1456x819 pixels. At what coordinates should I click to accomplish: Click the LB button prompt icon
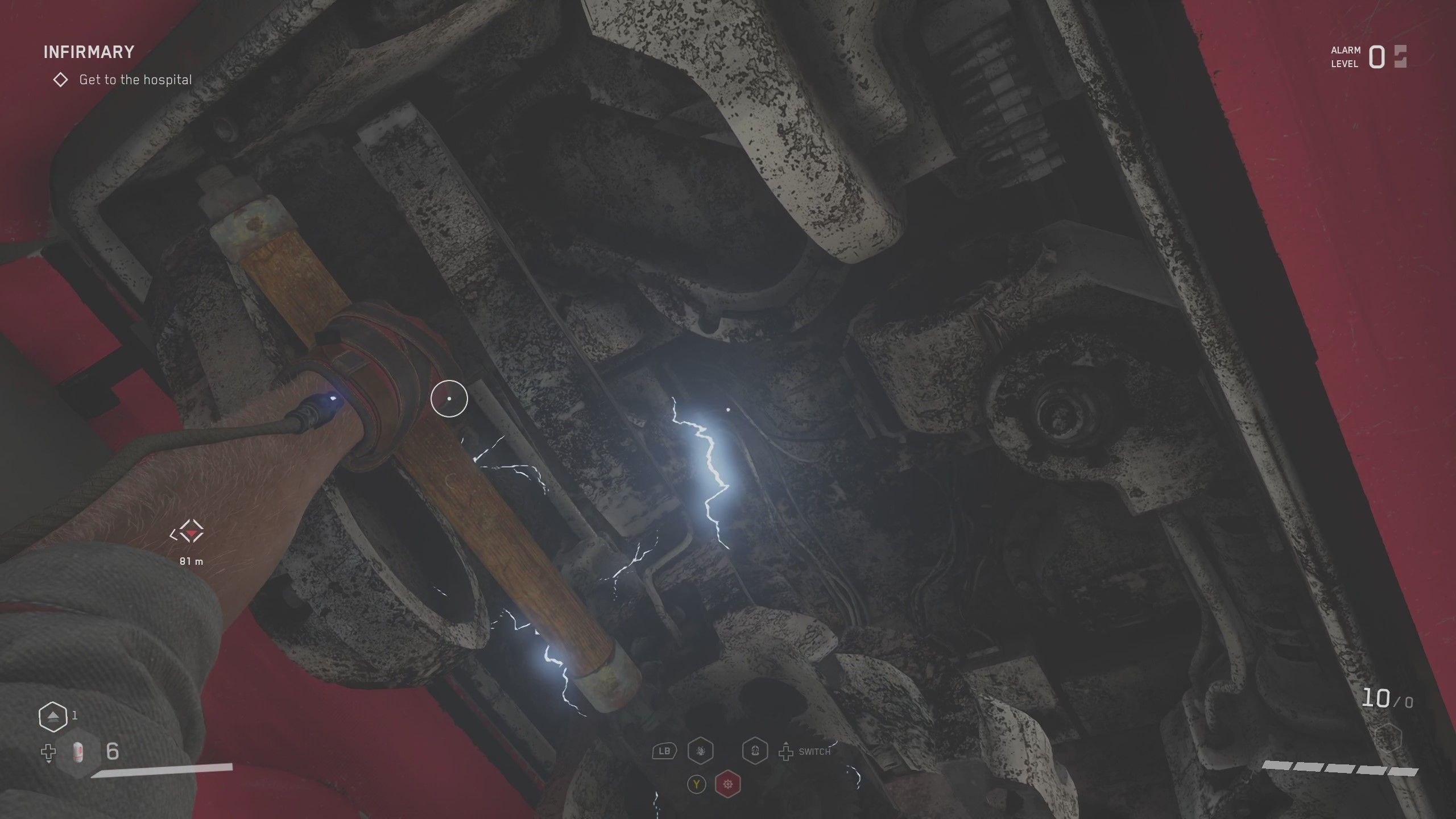(x=664, y=752)
